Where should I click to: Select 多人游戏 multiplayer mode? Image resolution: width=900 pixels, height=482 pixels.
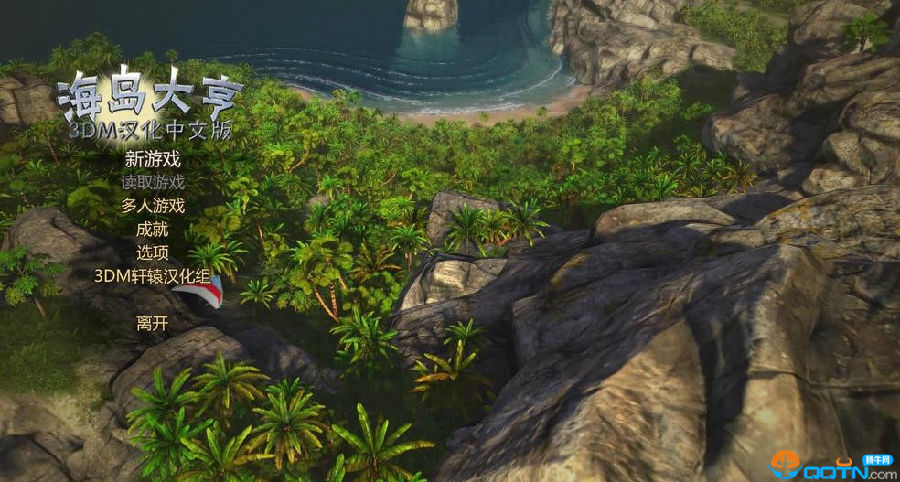[x=153, y=206]
